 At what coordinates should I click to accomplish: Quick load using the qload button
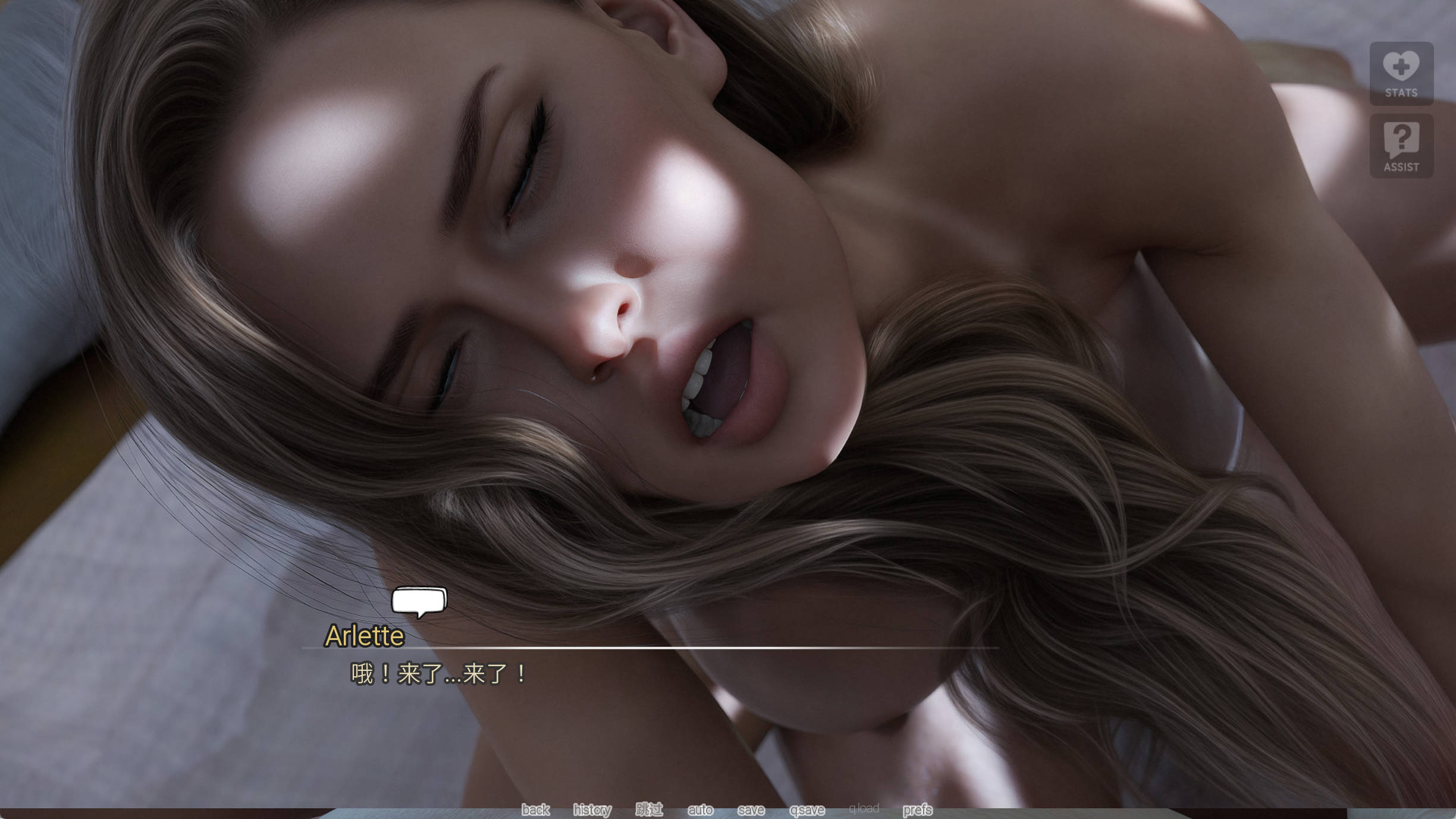(x=865, y=809)
